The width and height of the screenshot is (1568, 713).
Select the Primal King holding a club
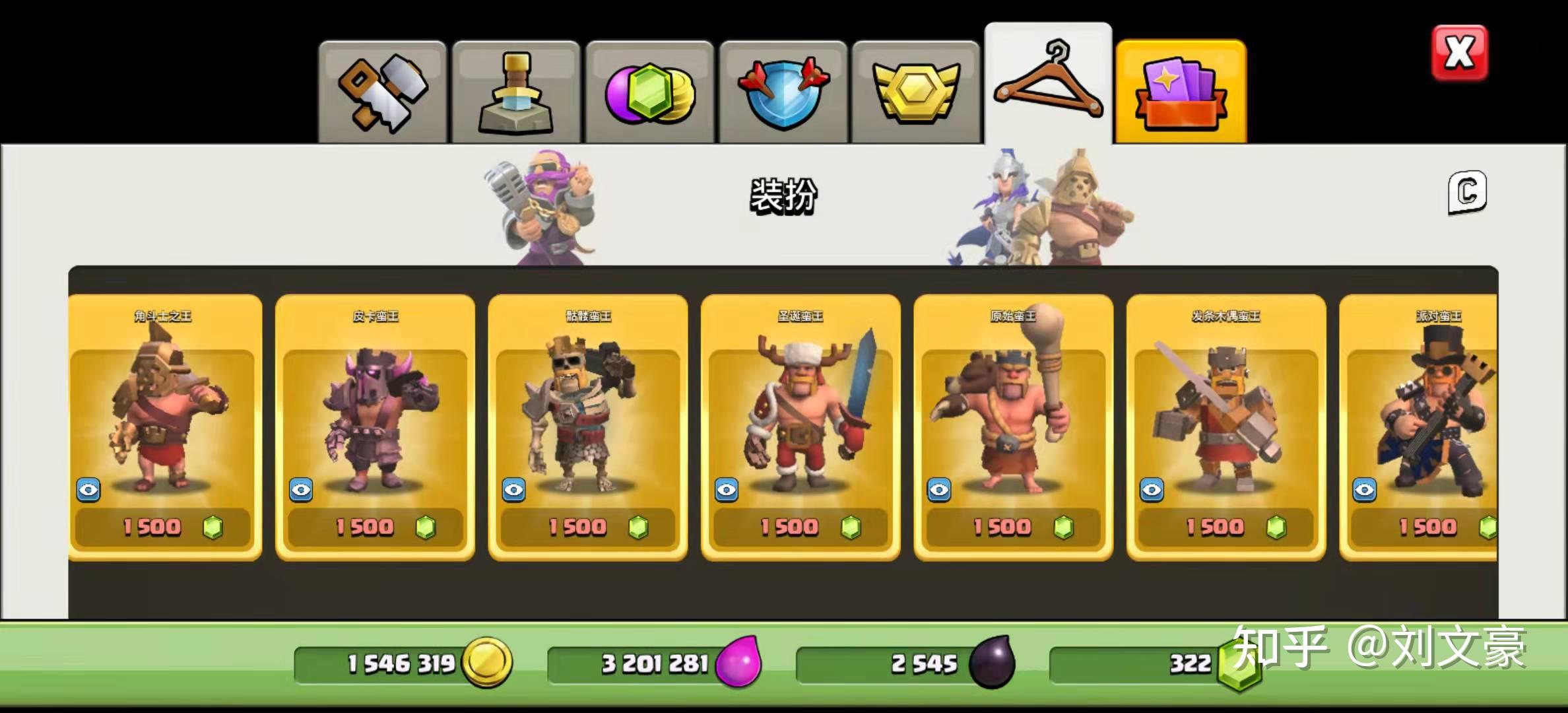click(x=1013, y=409)
